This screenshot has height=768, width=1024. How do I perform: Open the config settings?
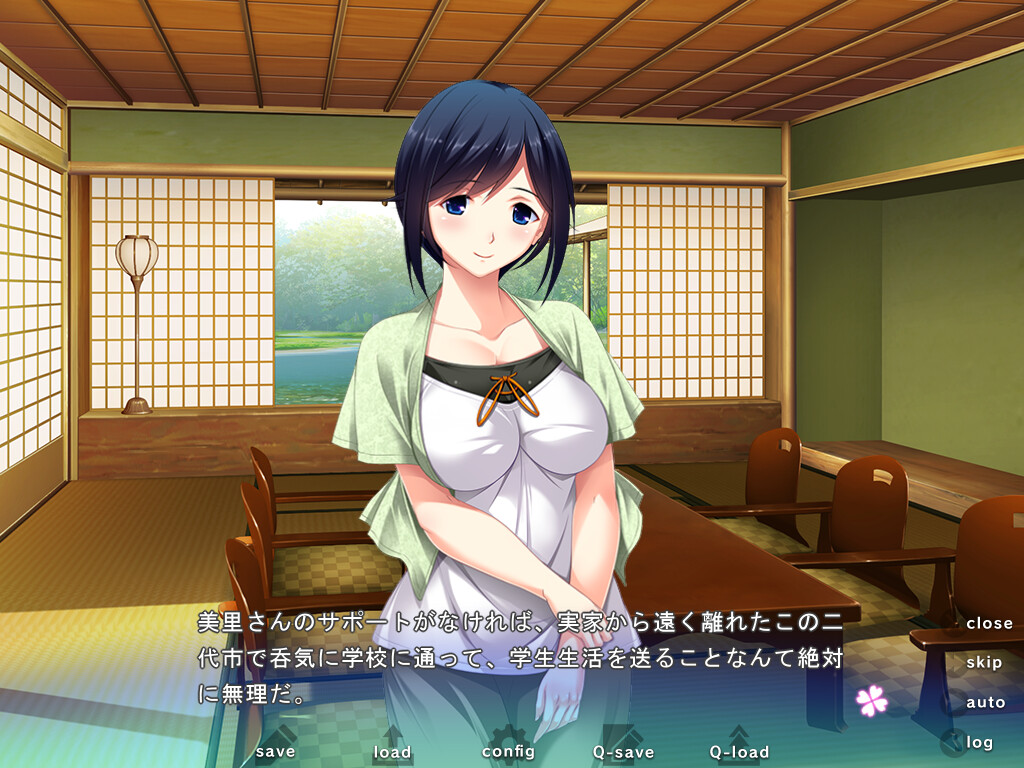[x=508, y=750]
